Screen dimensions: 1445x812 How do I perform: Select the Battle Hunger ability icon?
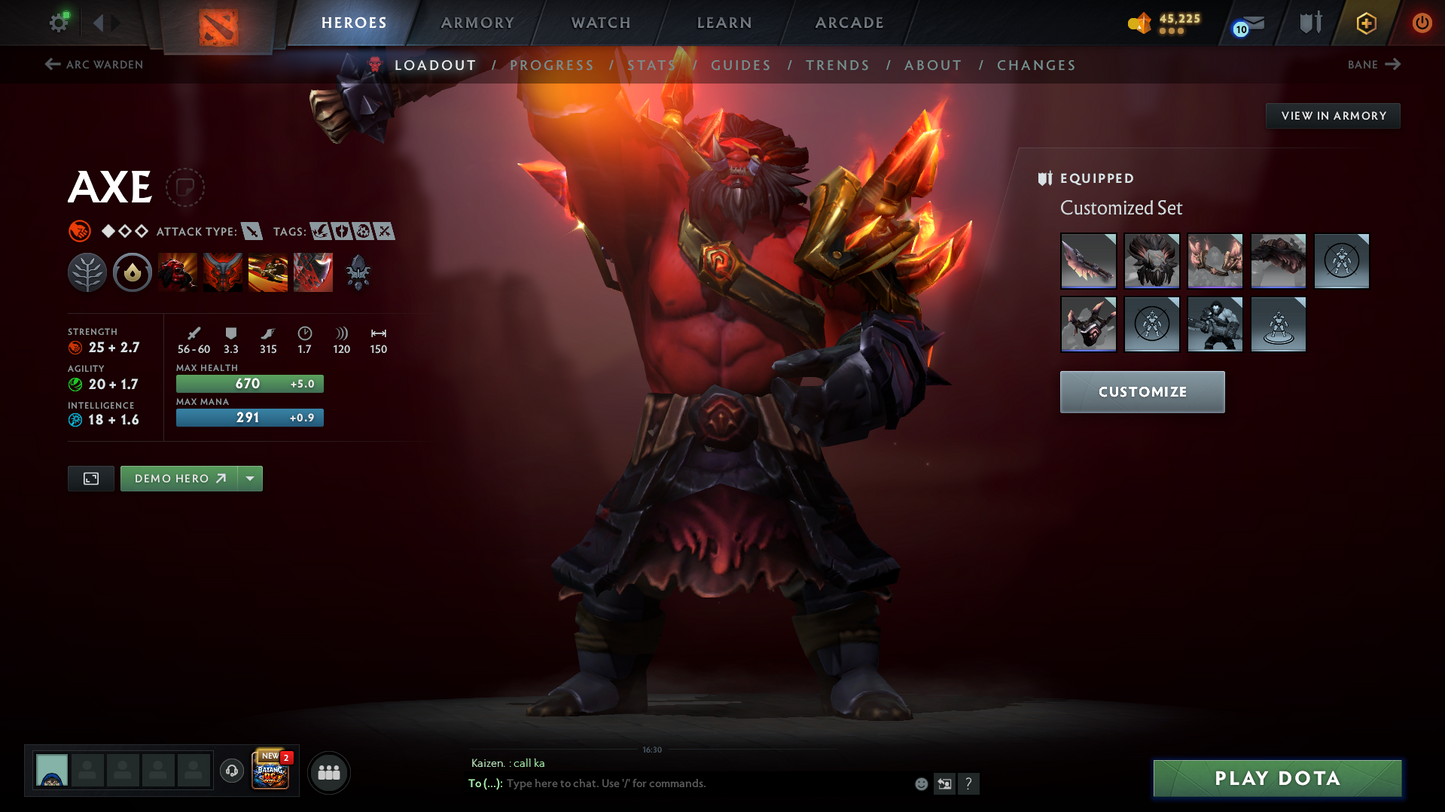click(222, 271)
